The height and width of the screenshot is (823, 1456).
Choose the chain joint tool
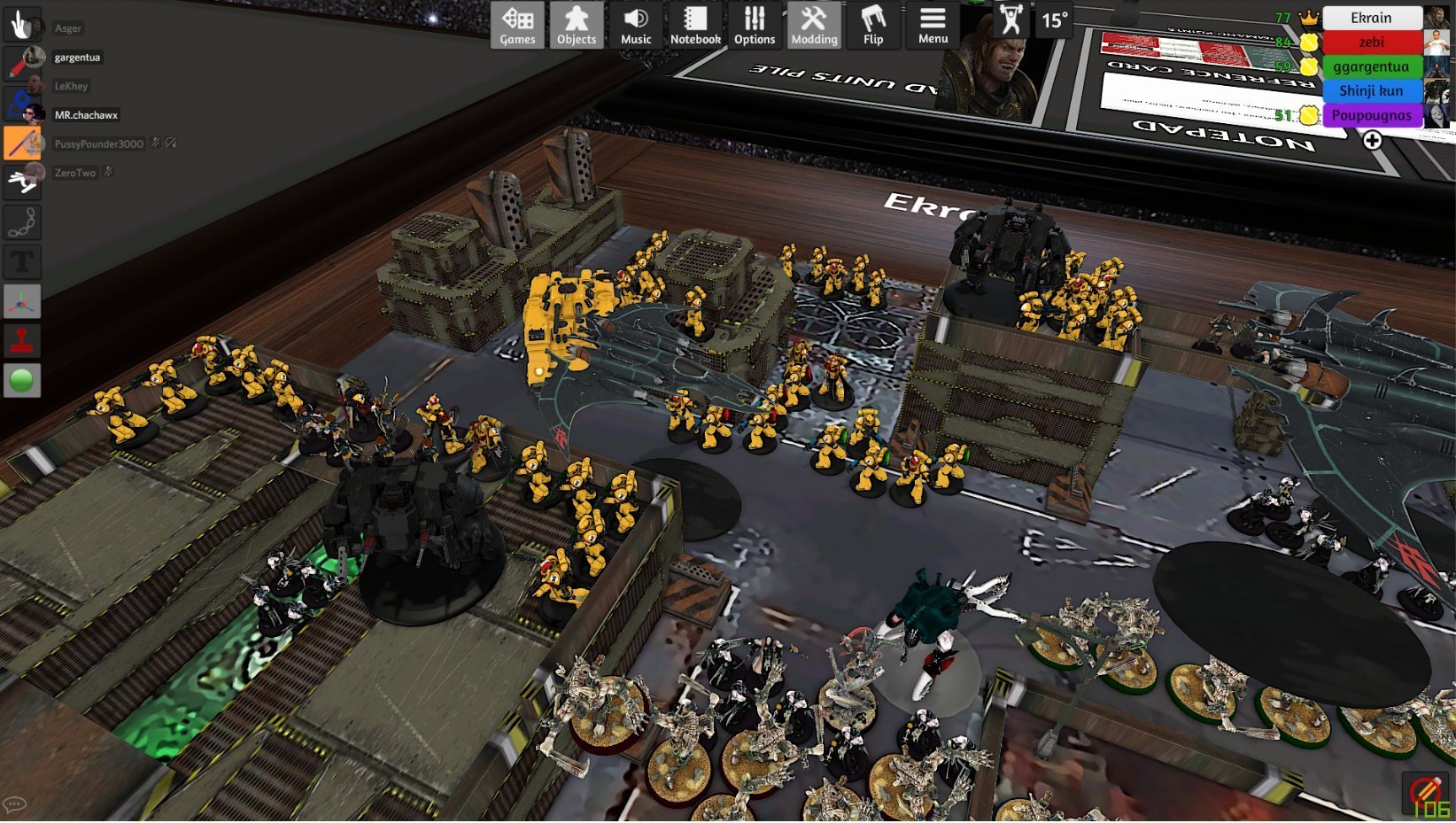click(21, 222)
